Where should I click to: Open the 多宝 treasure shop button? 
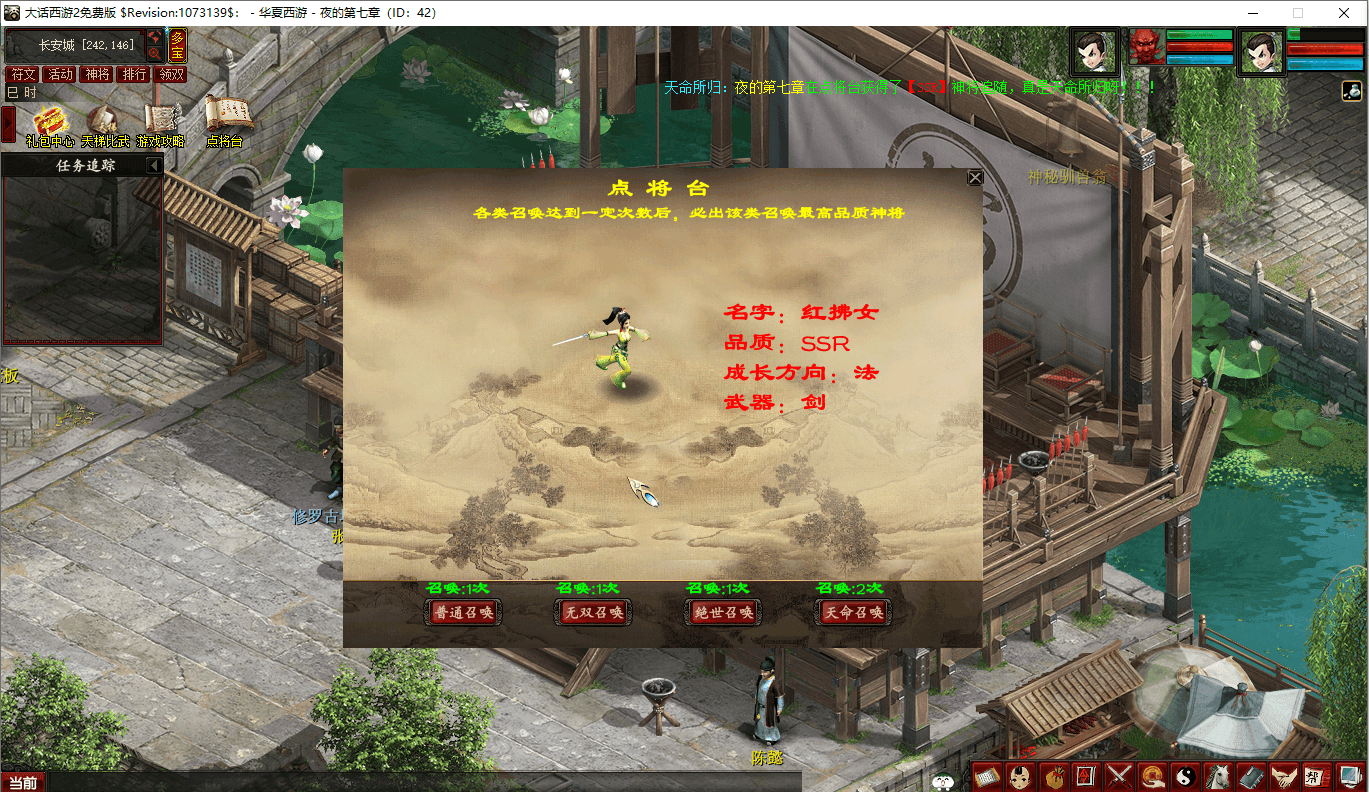[177, 45]
